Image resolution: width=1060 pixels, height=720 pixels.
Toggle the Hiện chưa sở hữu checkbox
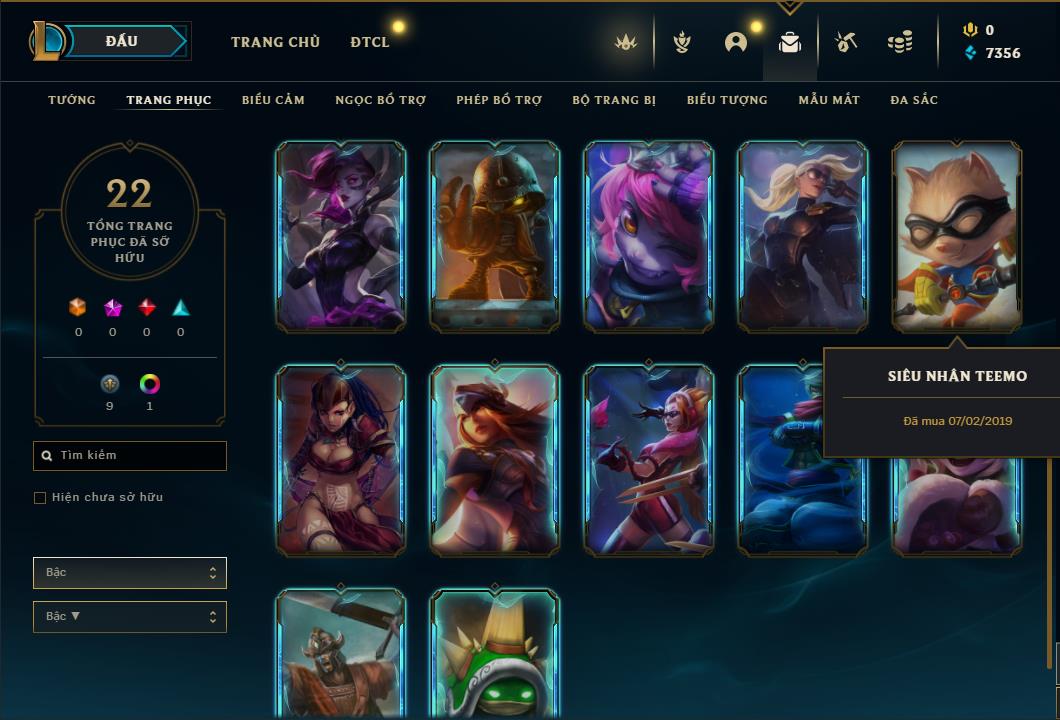pos(40,498)
